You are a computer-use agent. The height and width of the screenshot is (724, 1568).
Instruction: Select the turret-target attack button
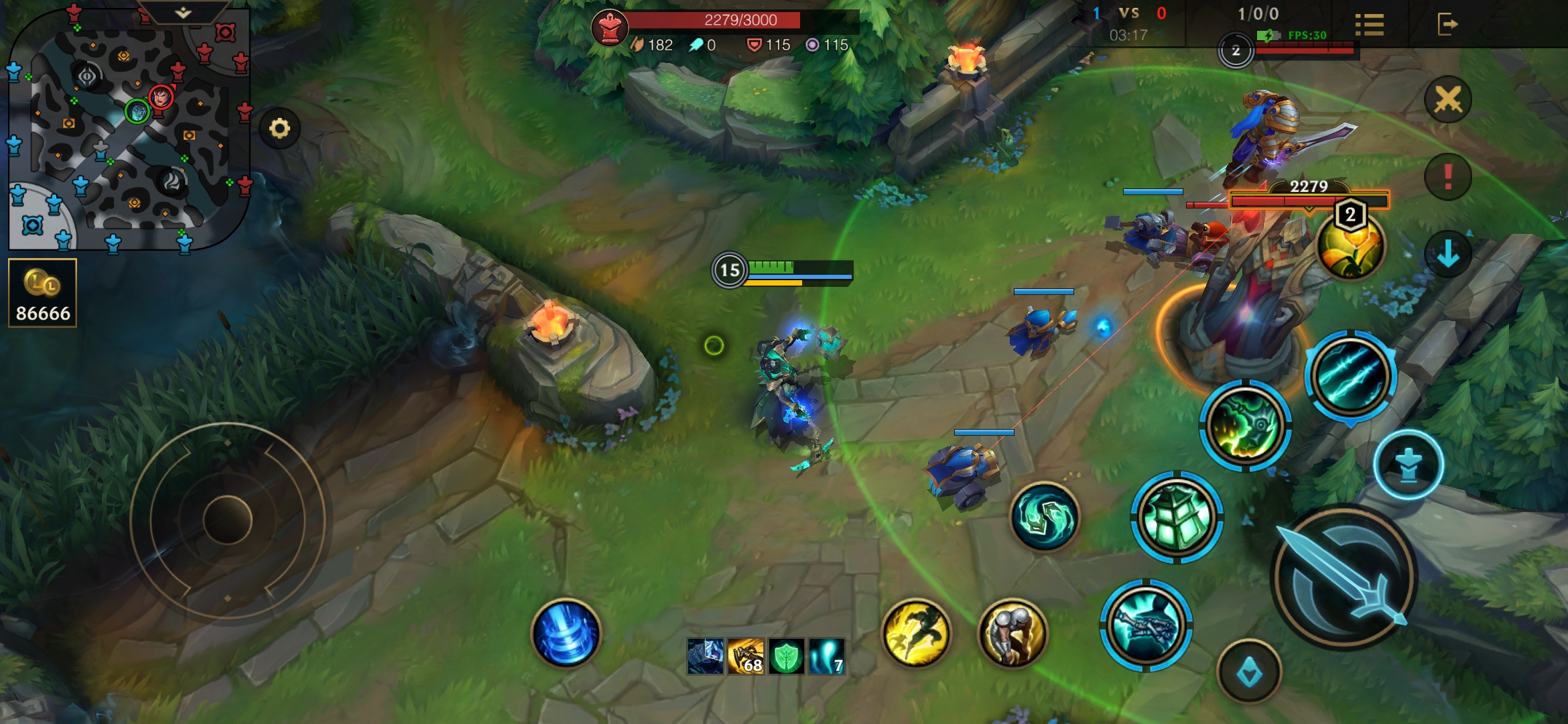1409,465
